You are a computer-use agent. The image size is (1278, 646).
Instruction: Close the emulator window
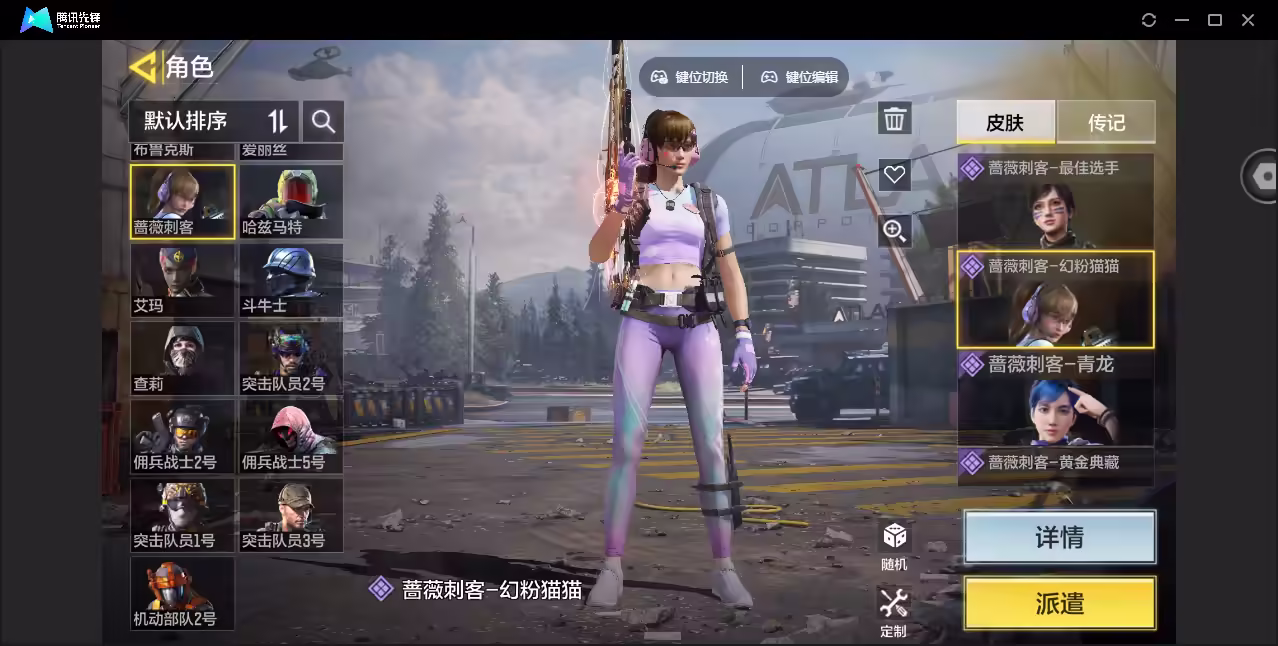(x=1248, y=20)
